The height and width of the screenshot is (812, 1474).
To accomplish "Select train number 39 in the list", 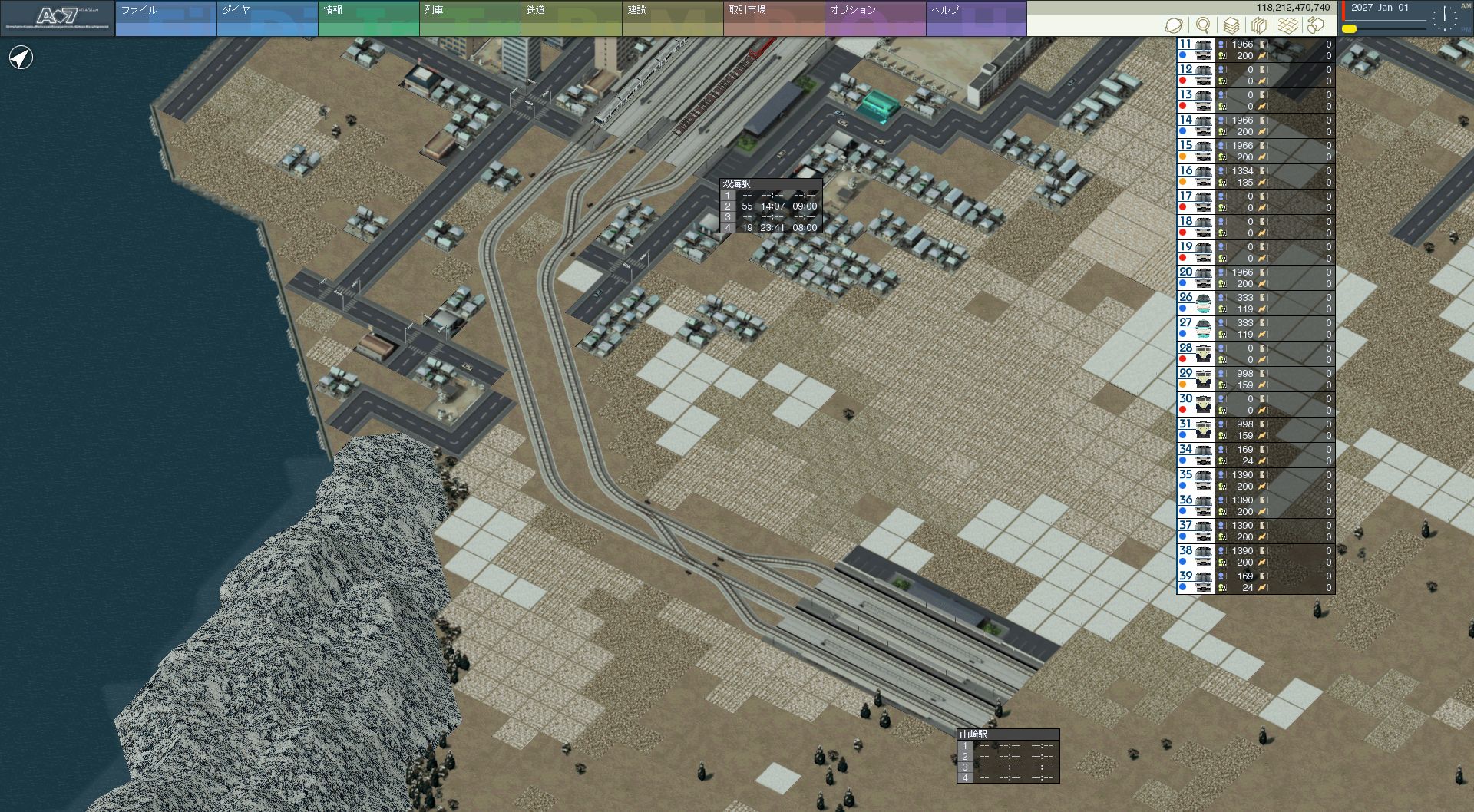I will pos(1195,582).
